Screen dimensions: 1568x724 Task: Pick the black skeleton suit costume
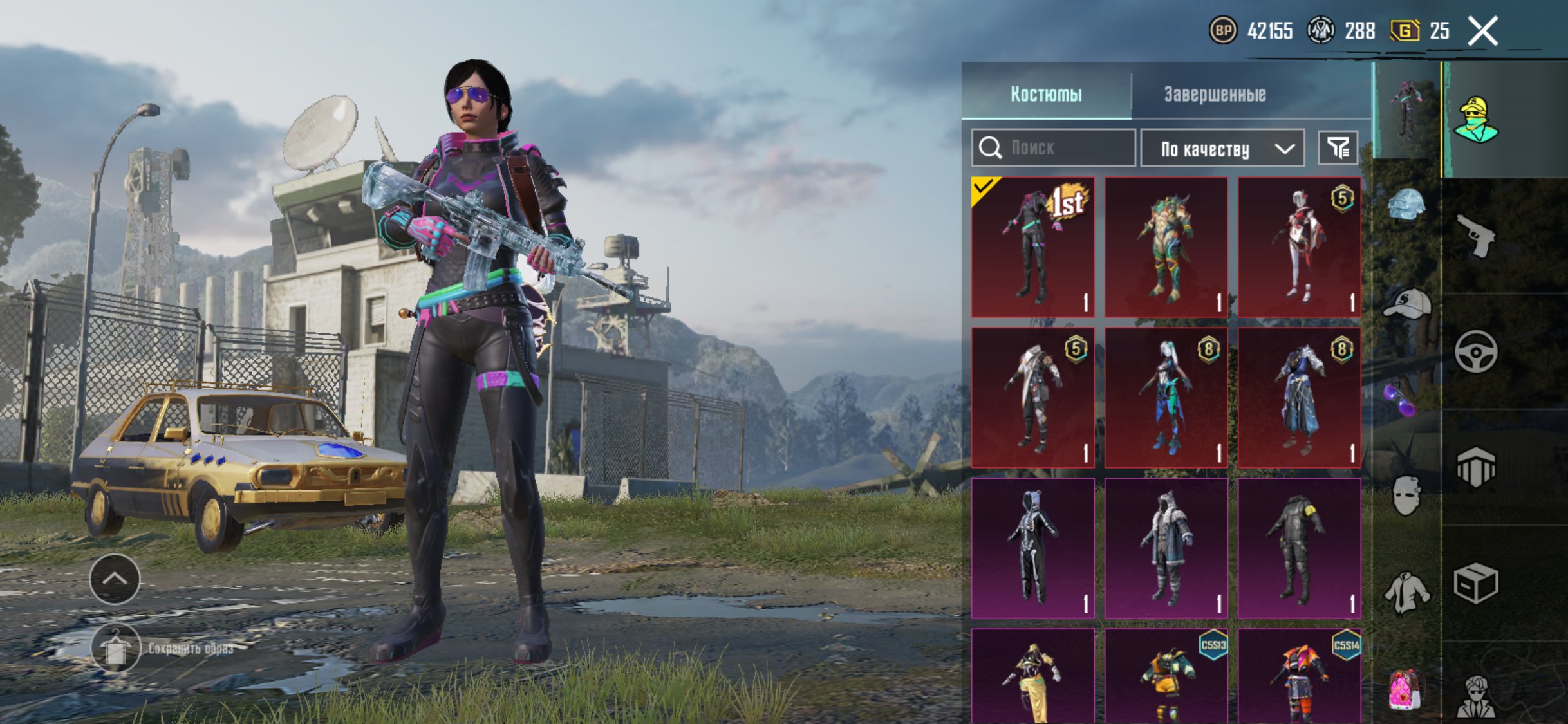[x=1032, y=548]
